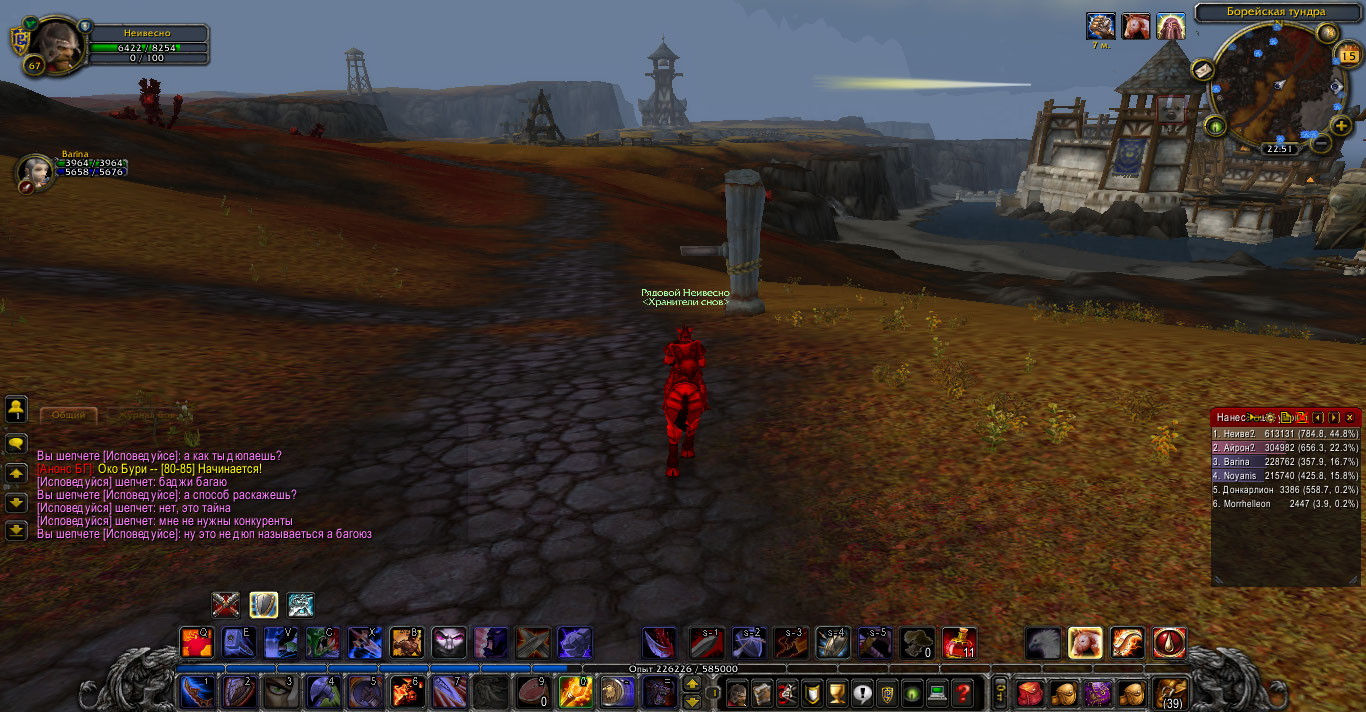The width and height of the screenshot is (1366, 712).
Task: Select the Defensive Stance shield icon
Action: point(263,605)
